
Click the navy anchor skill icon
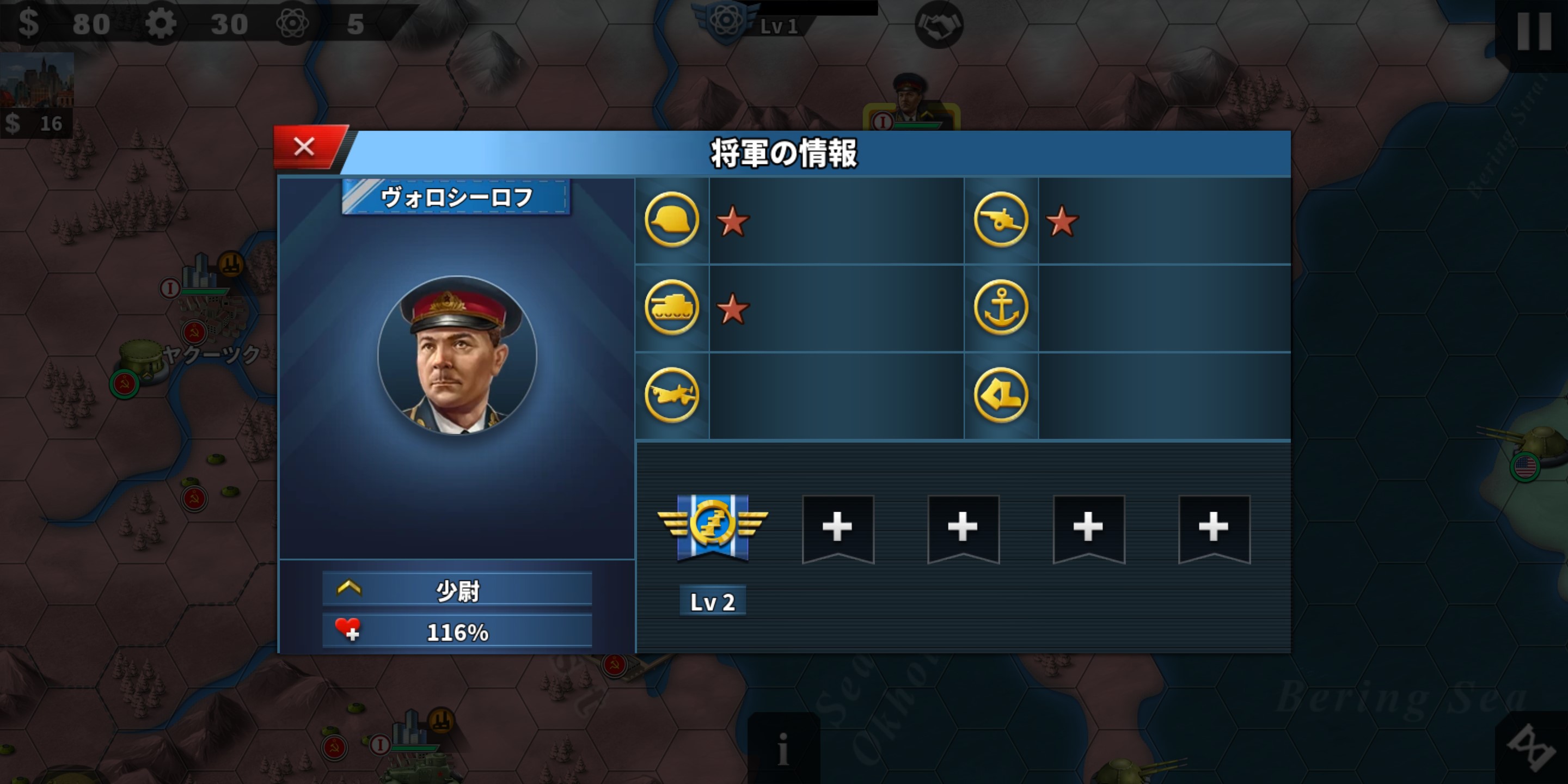(1001, 309)
